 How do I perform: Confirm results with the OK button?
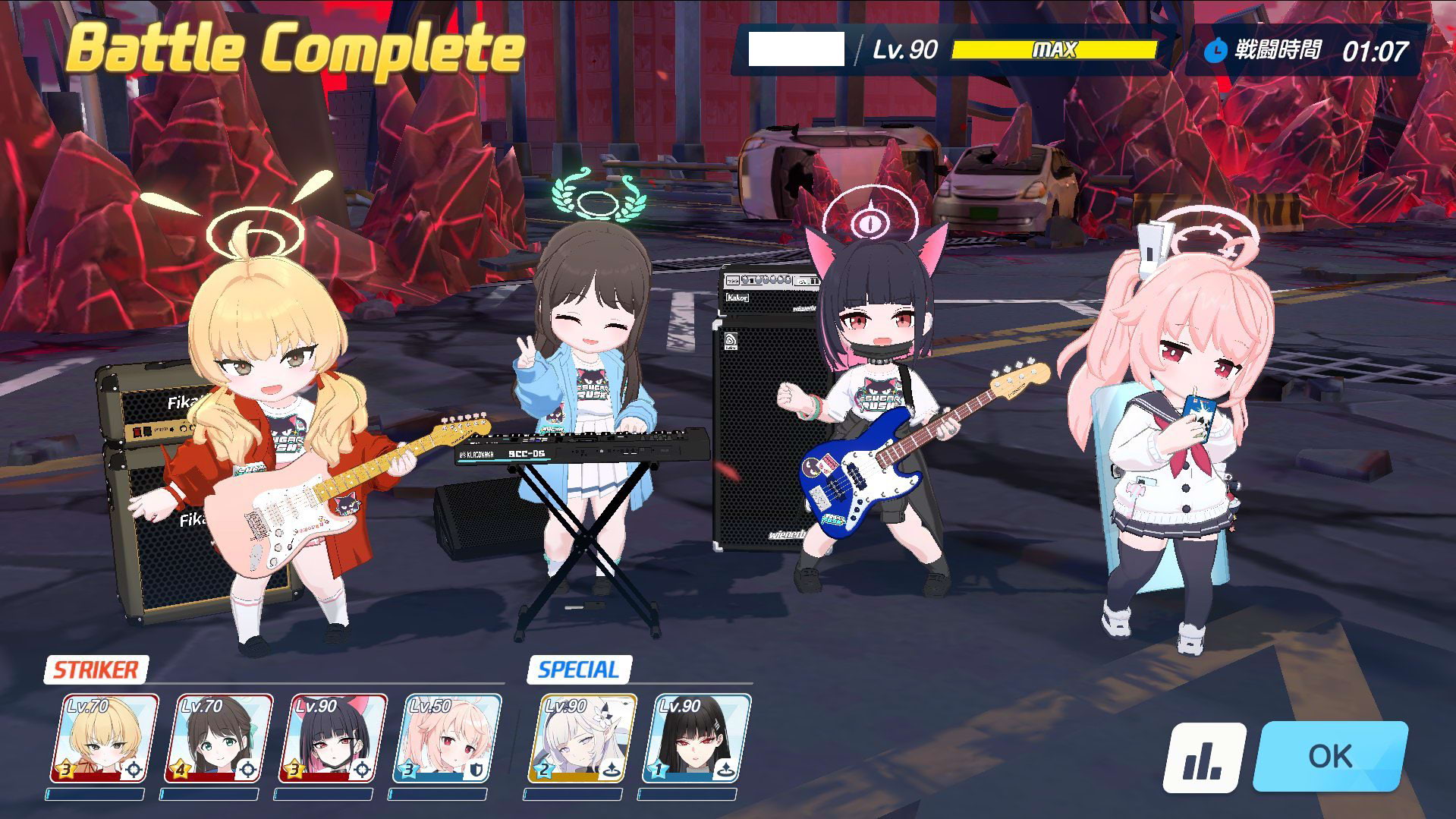tap(1329, 757)
